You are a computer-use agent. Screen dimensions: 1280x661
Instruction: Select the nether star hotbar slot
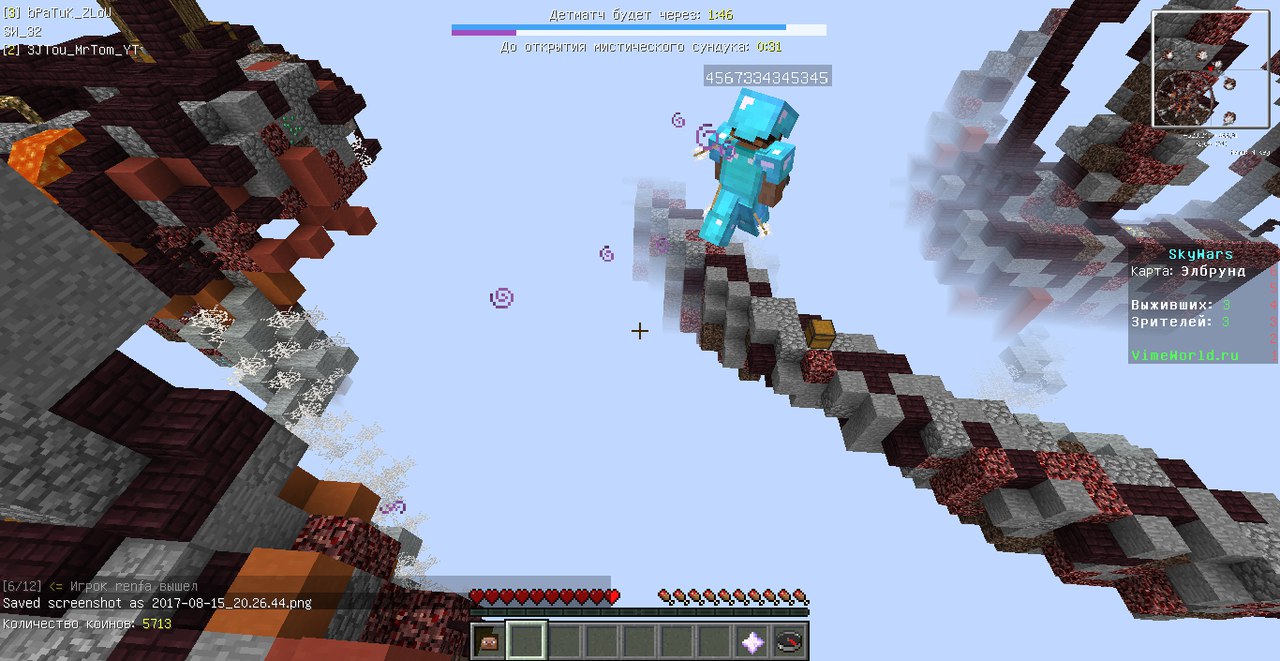tap(752, 641)
